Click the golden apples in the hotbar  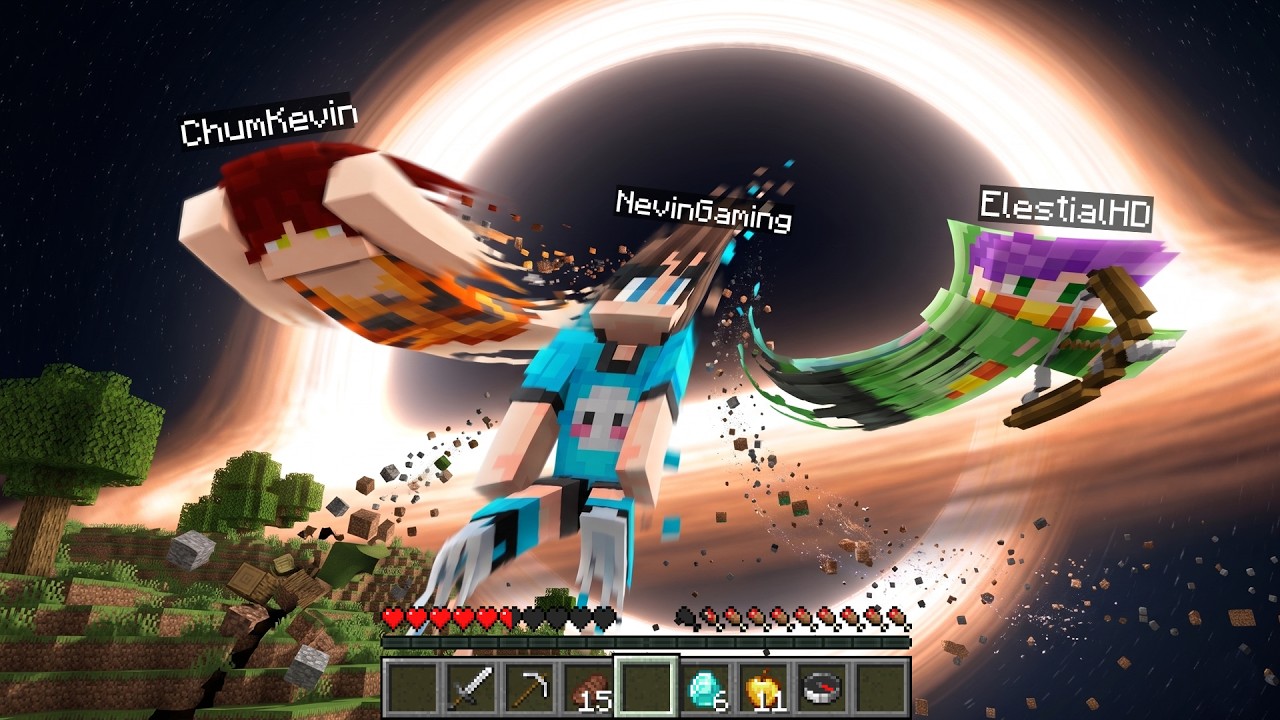[764, 687]
